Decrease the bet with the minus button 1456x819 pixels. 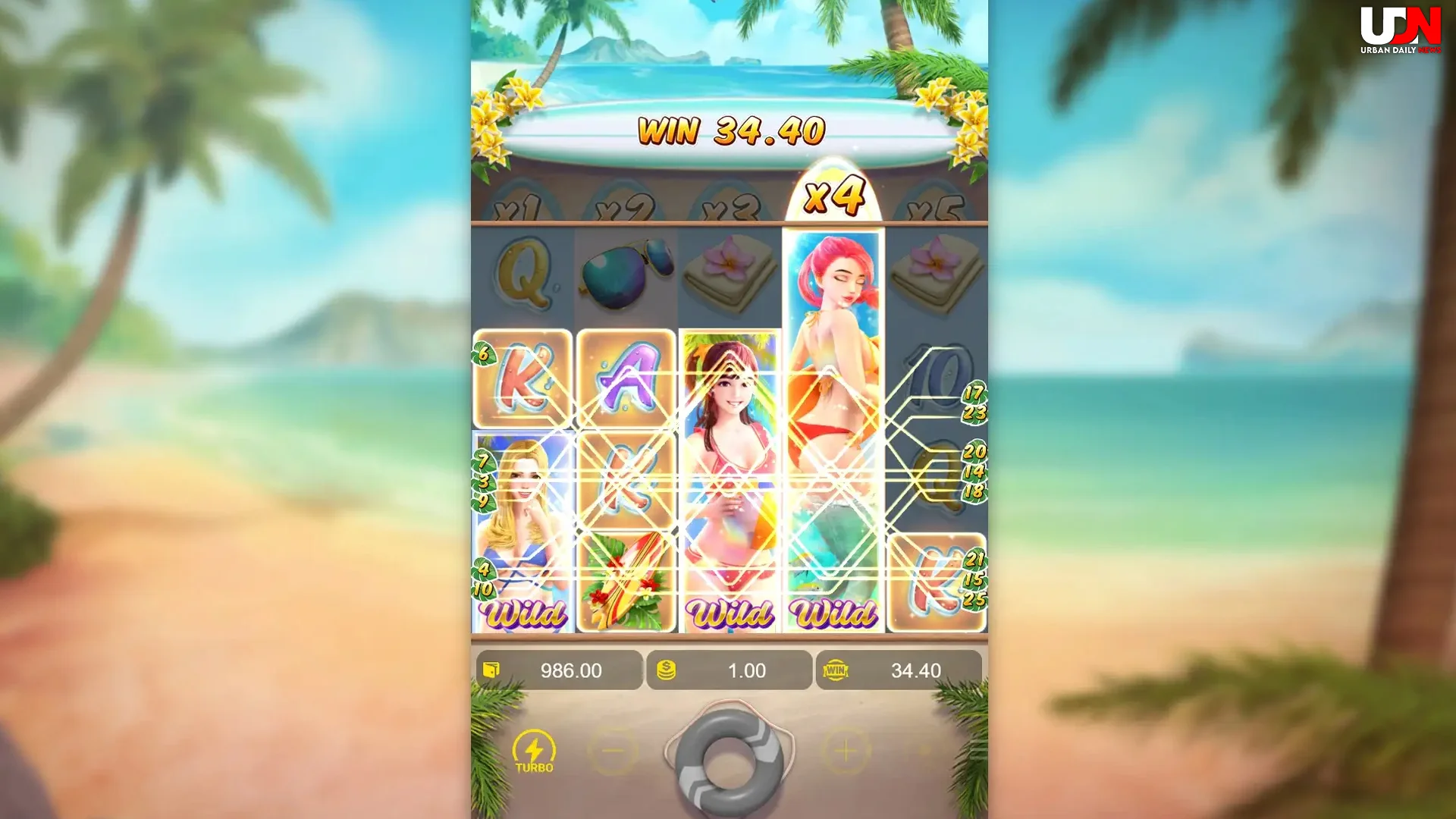tap(613, 748)
